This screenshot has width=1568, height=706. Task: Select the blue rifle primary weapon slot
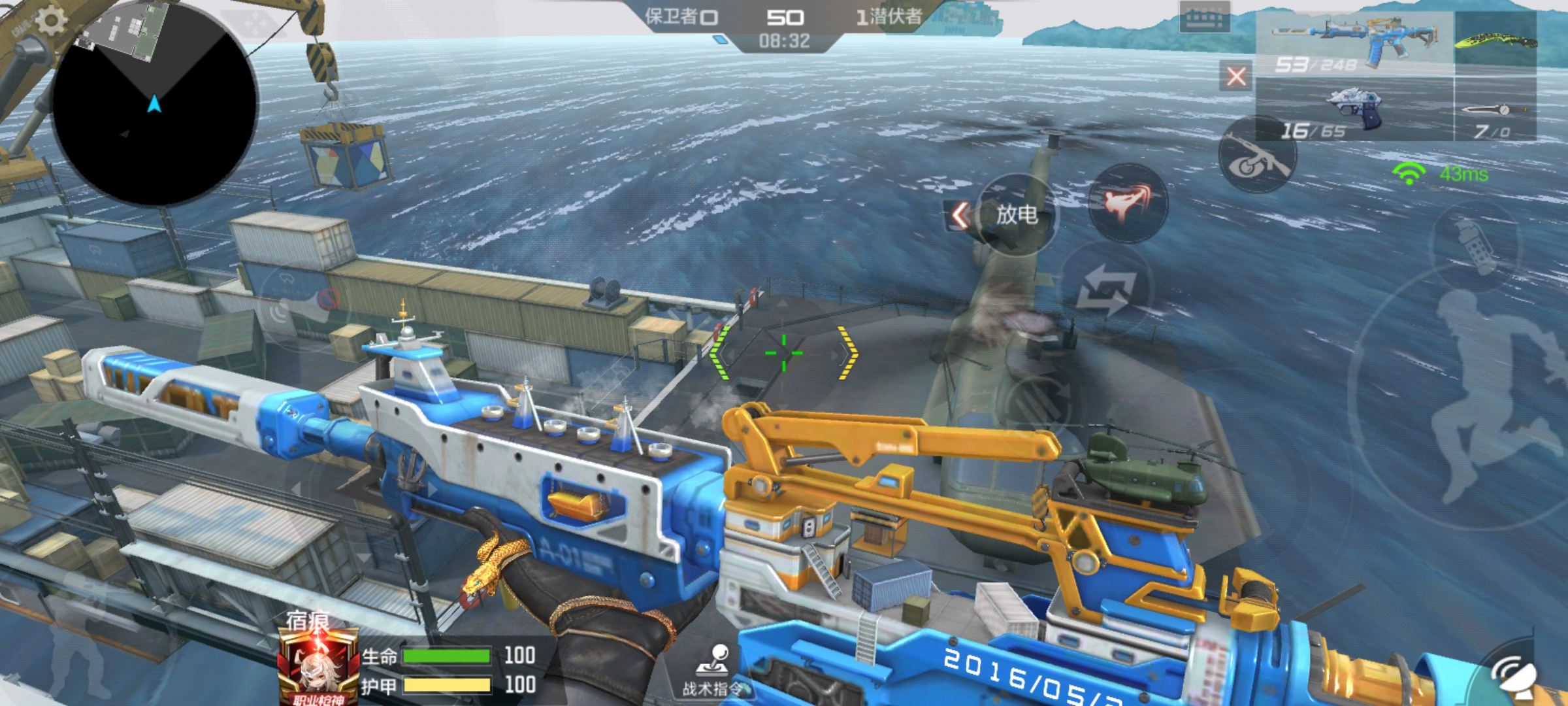point(1354,41)
